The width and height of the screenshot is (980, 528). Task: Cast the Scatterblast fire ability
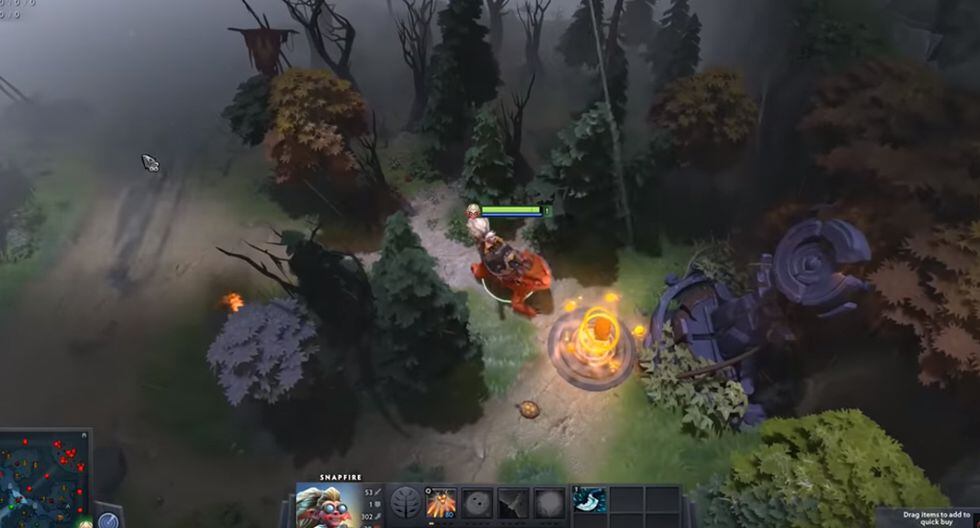(x=440, y=504)
